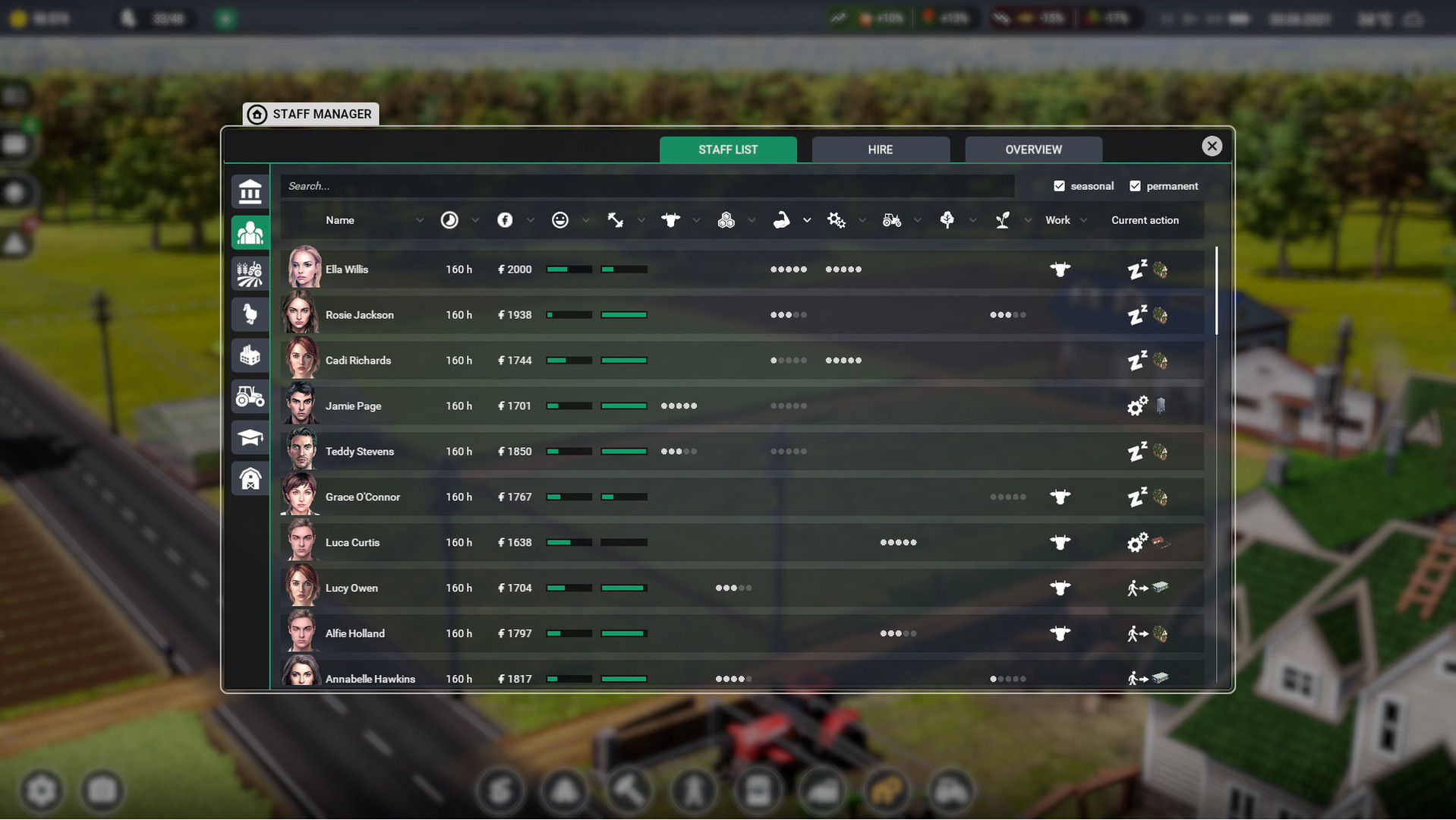Click the cow animal skill column icon
The width and height of the screenshot is (1456, 820).
[670, 219]
